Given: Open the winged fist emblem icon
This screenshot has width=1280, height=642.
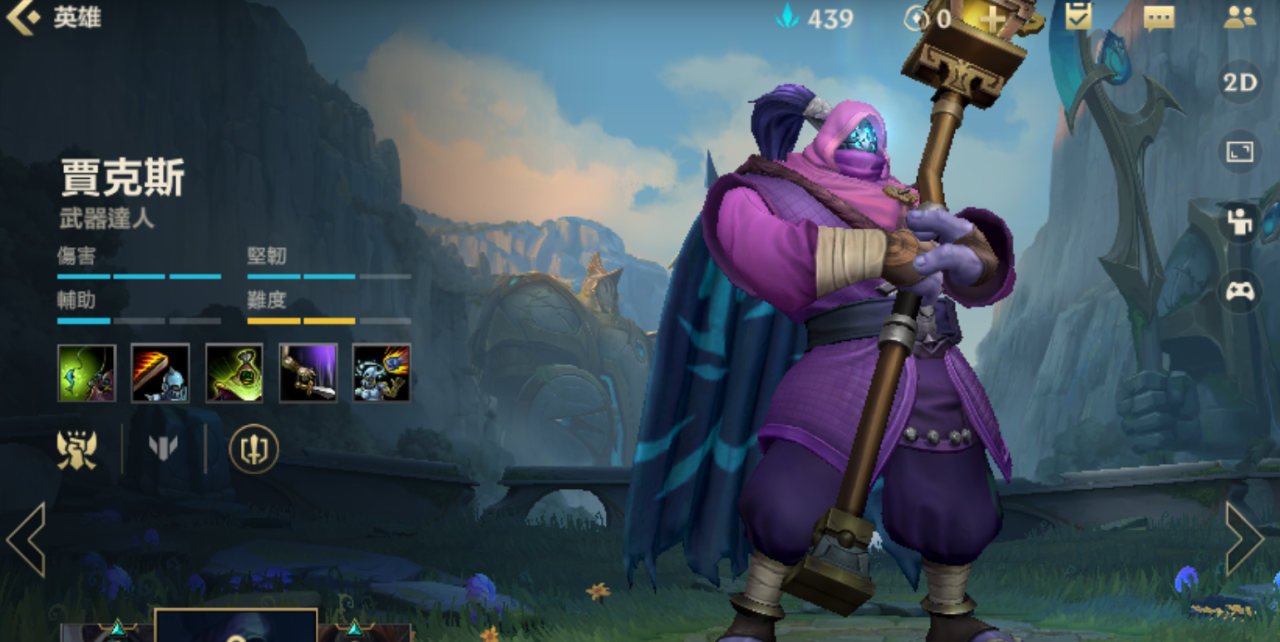Looking at the screenshot, I should click(x=77, y=449).
